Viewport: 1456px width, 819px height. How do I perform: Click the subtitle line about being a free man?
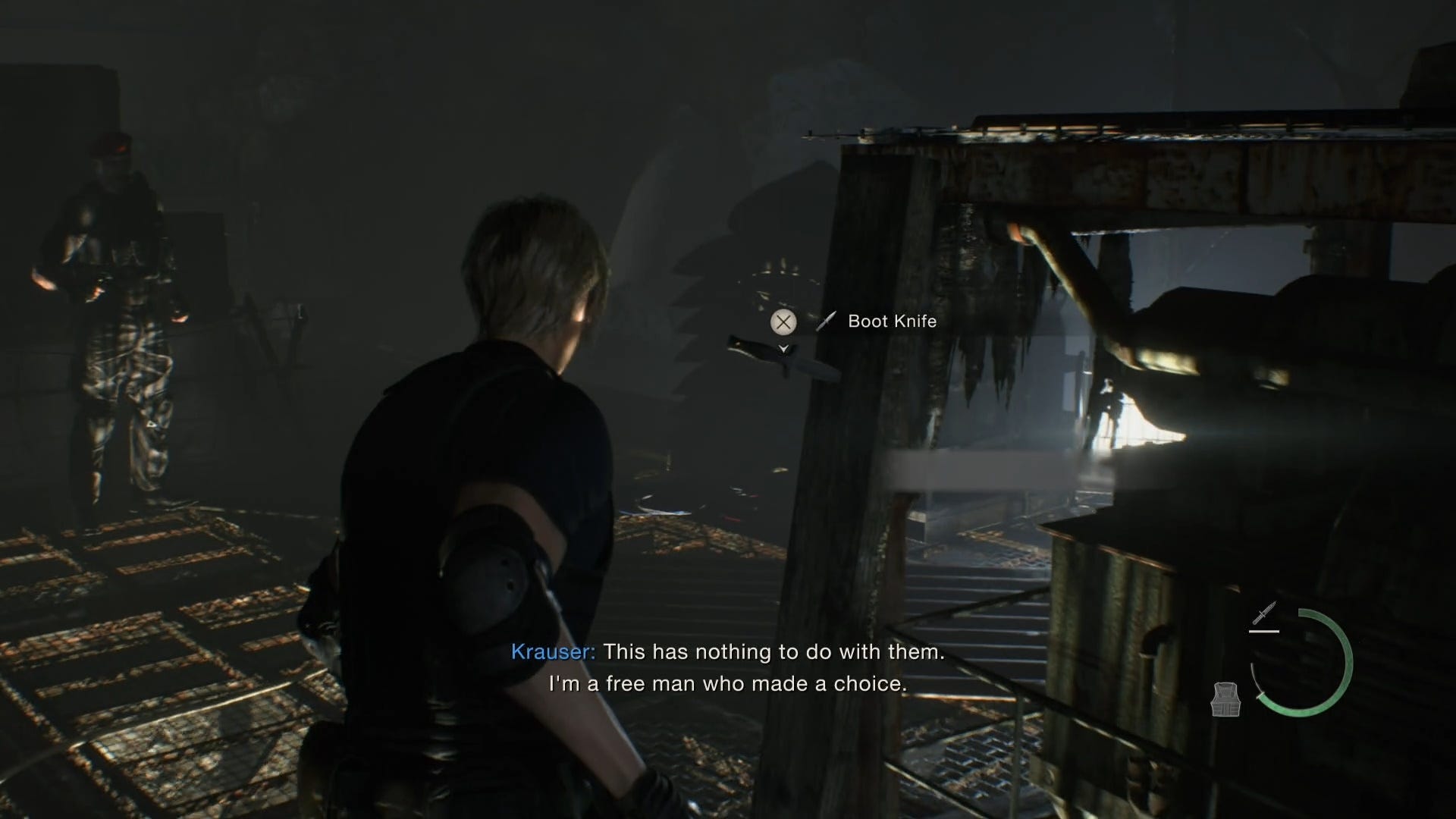coord(728,683)
